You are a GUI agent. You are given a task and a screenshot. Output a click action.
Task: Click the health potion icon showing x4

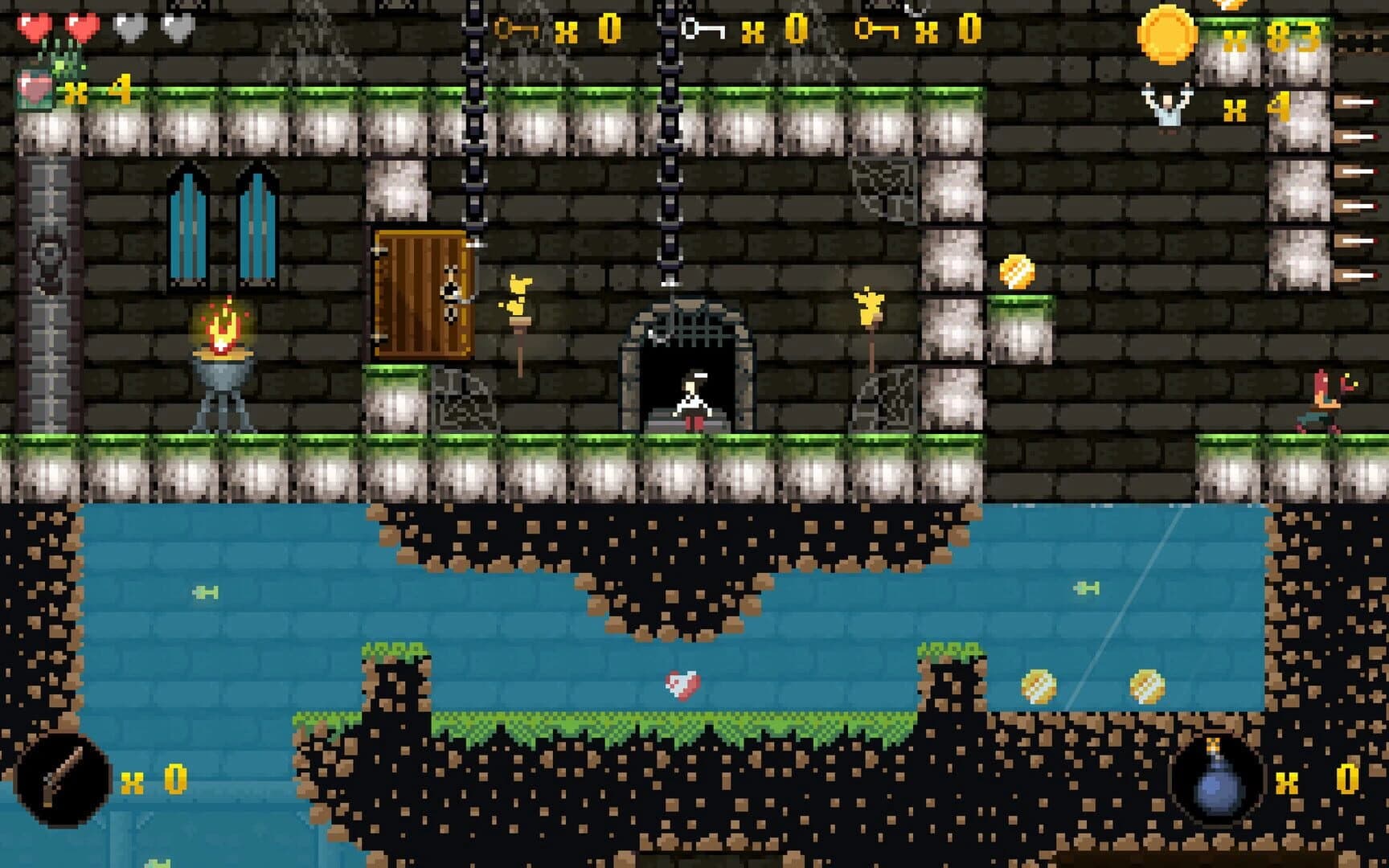click(34, 88)
